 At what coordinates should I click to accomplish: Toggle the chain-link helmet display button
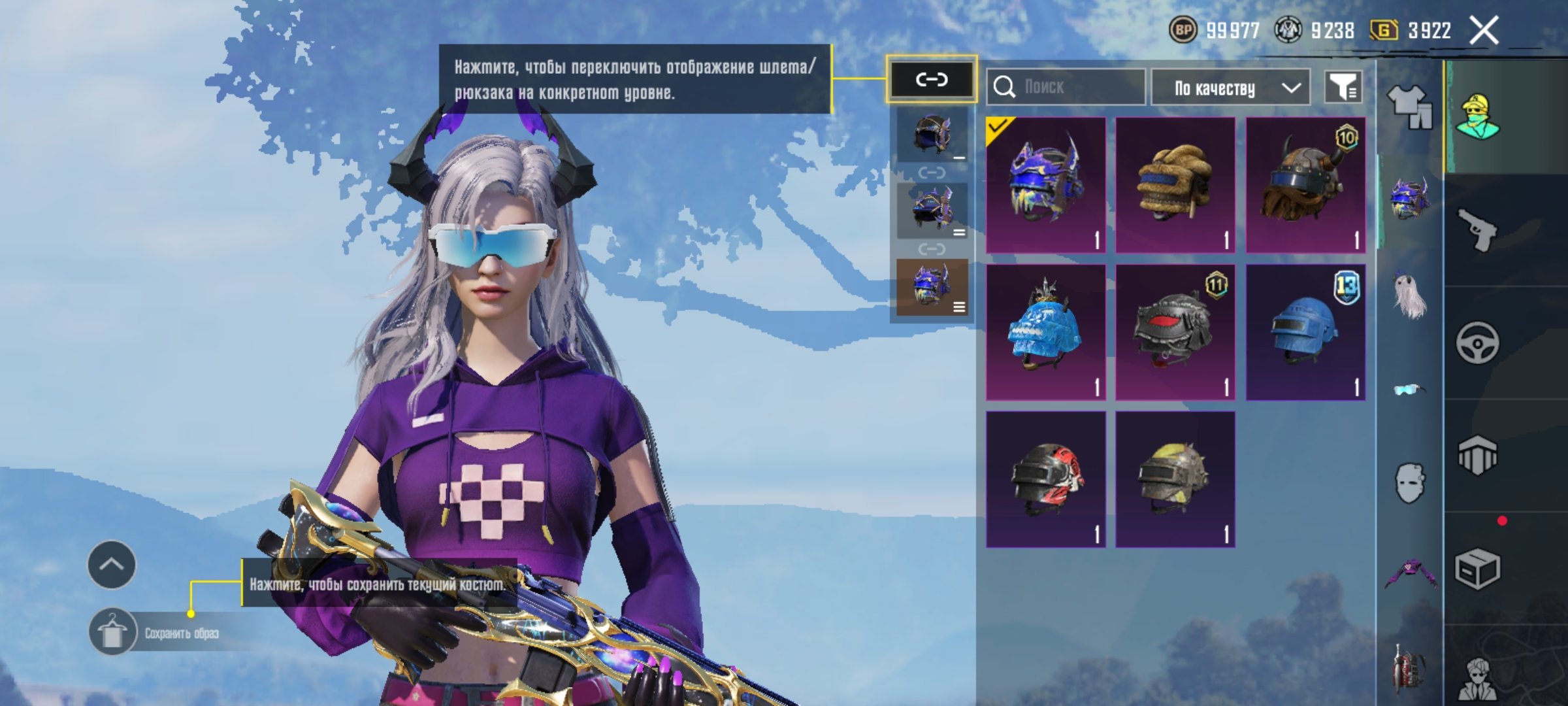931,80
